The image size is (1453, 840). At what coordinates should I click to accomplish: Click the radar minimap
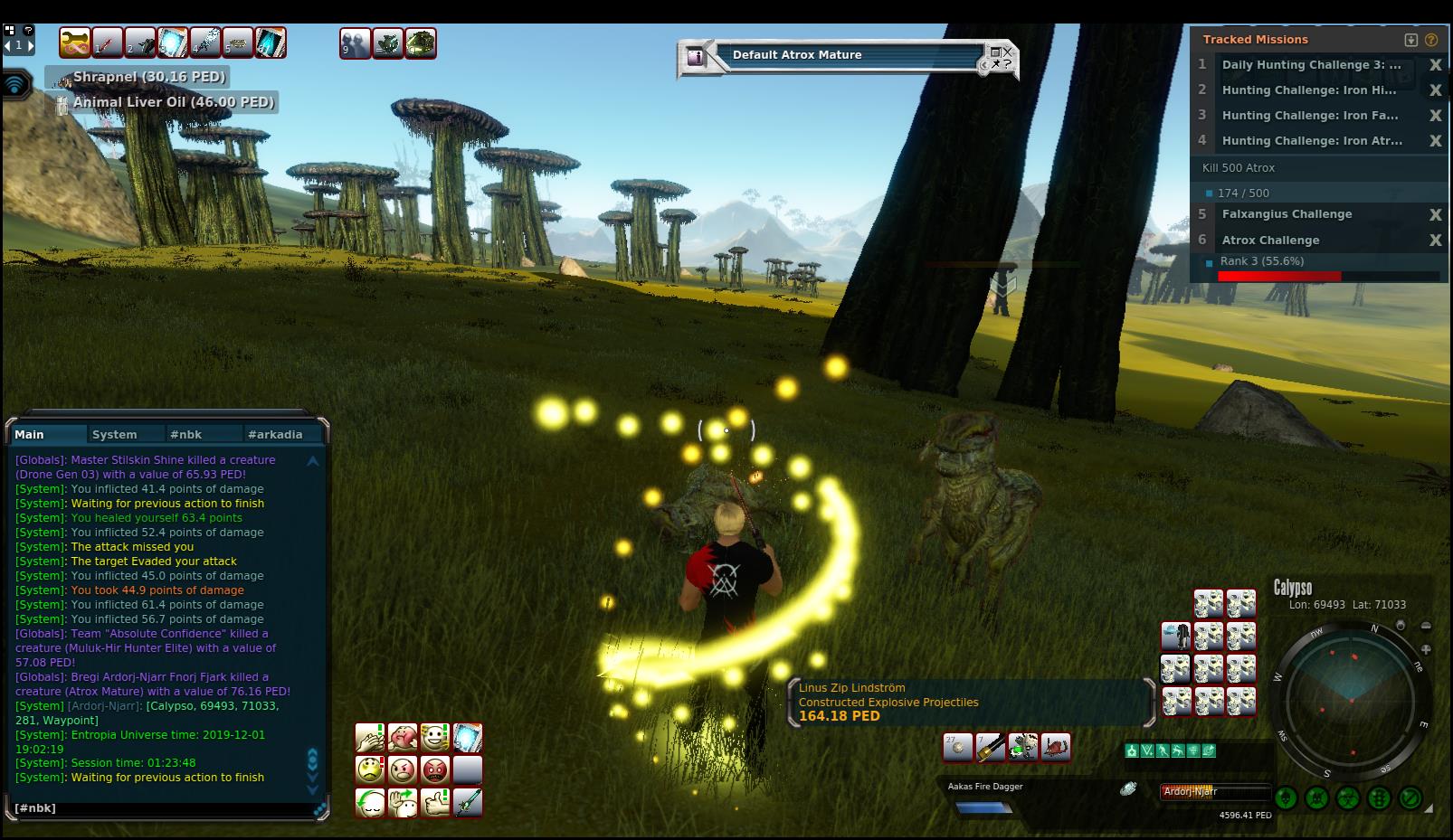click(1351, 699)
